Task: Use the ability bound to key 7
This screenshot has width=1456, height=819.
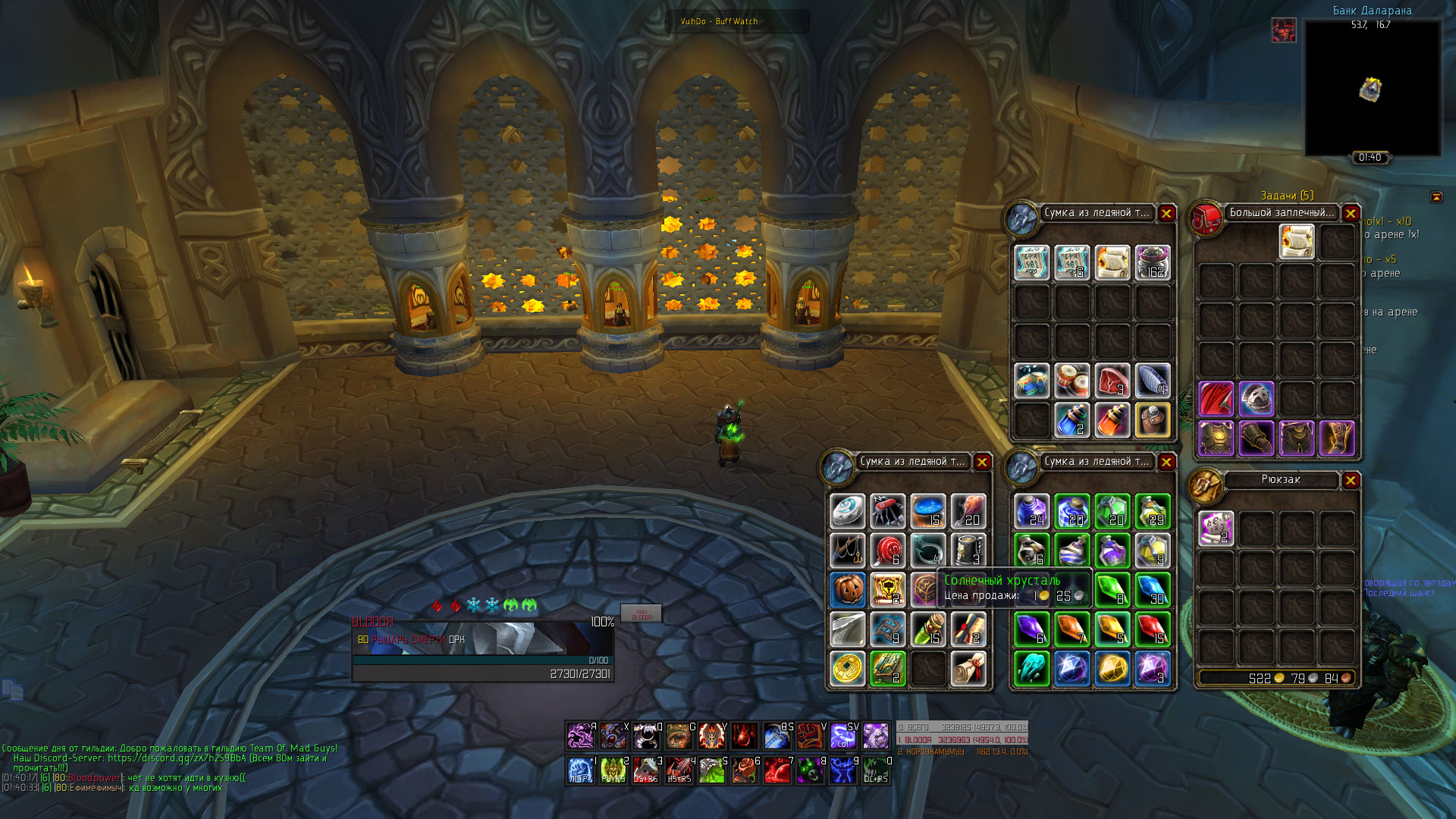Action: pyautogui.click(x=778, y=770)
